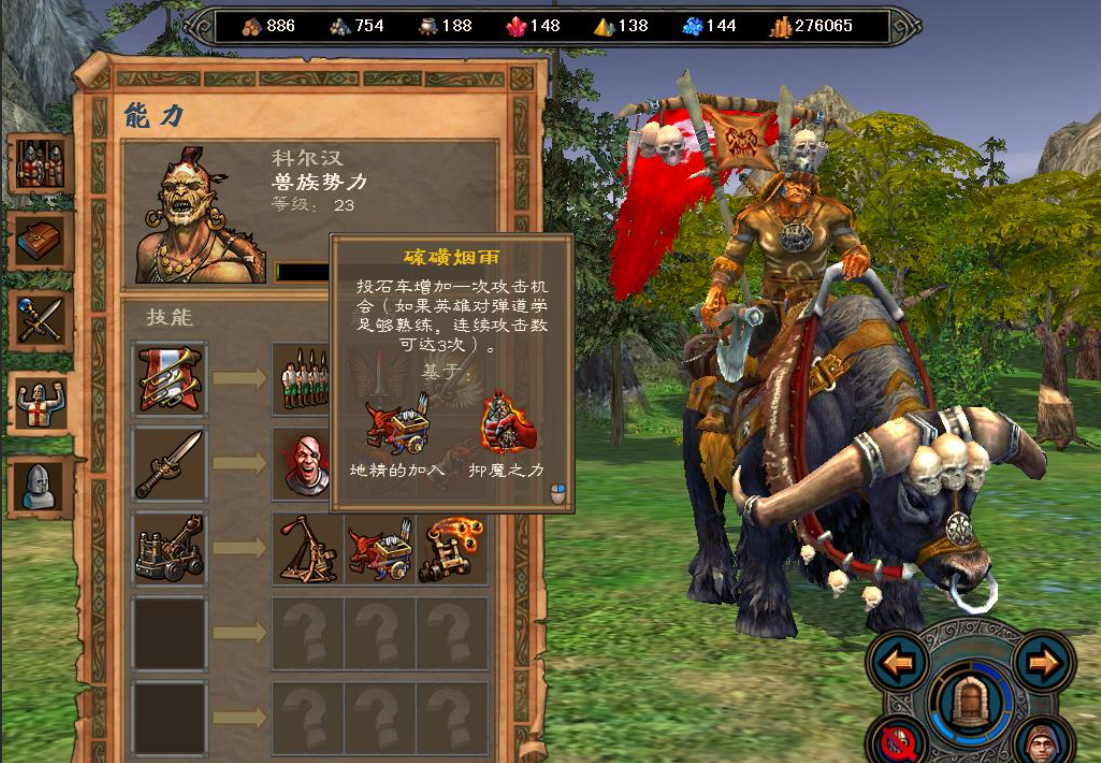Image resolution: width=1101 pixels, height=763 pixels.
Task: Select the catapult ability icon
Action: [309, 549]
